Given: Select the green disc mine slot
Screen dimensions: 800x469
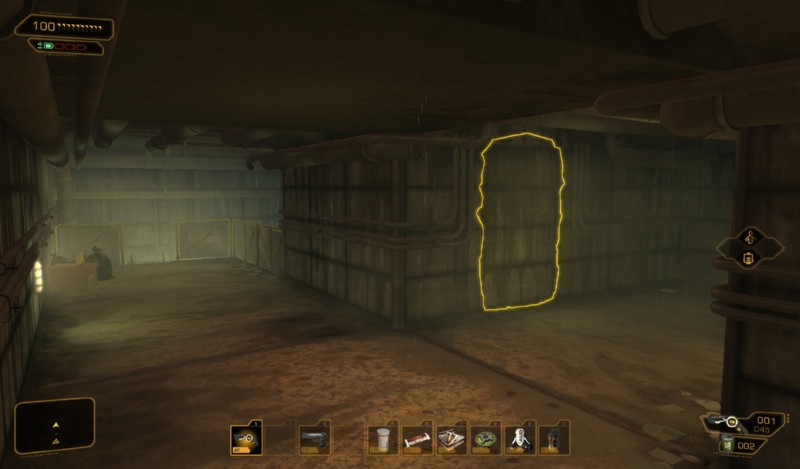Looking at the screenshot, I should pos(486,438).
